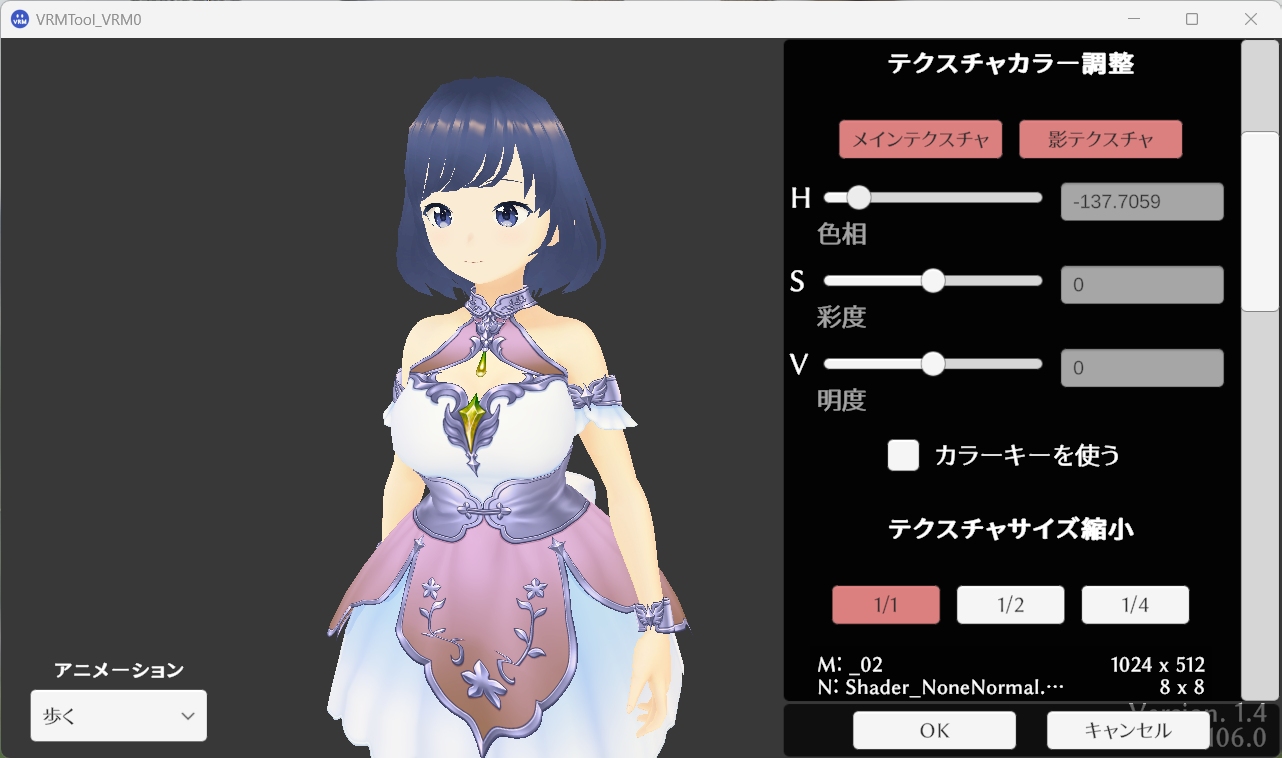Image resolution: width=1282 pixels, height=758 pixels.
Task: Open the アニメーション dropdown showing 歩く
Action: [118, 715]
